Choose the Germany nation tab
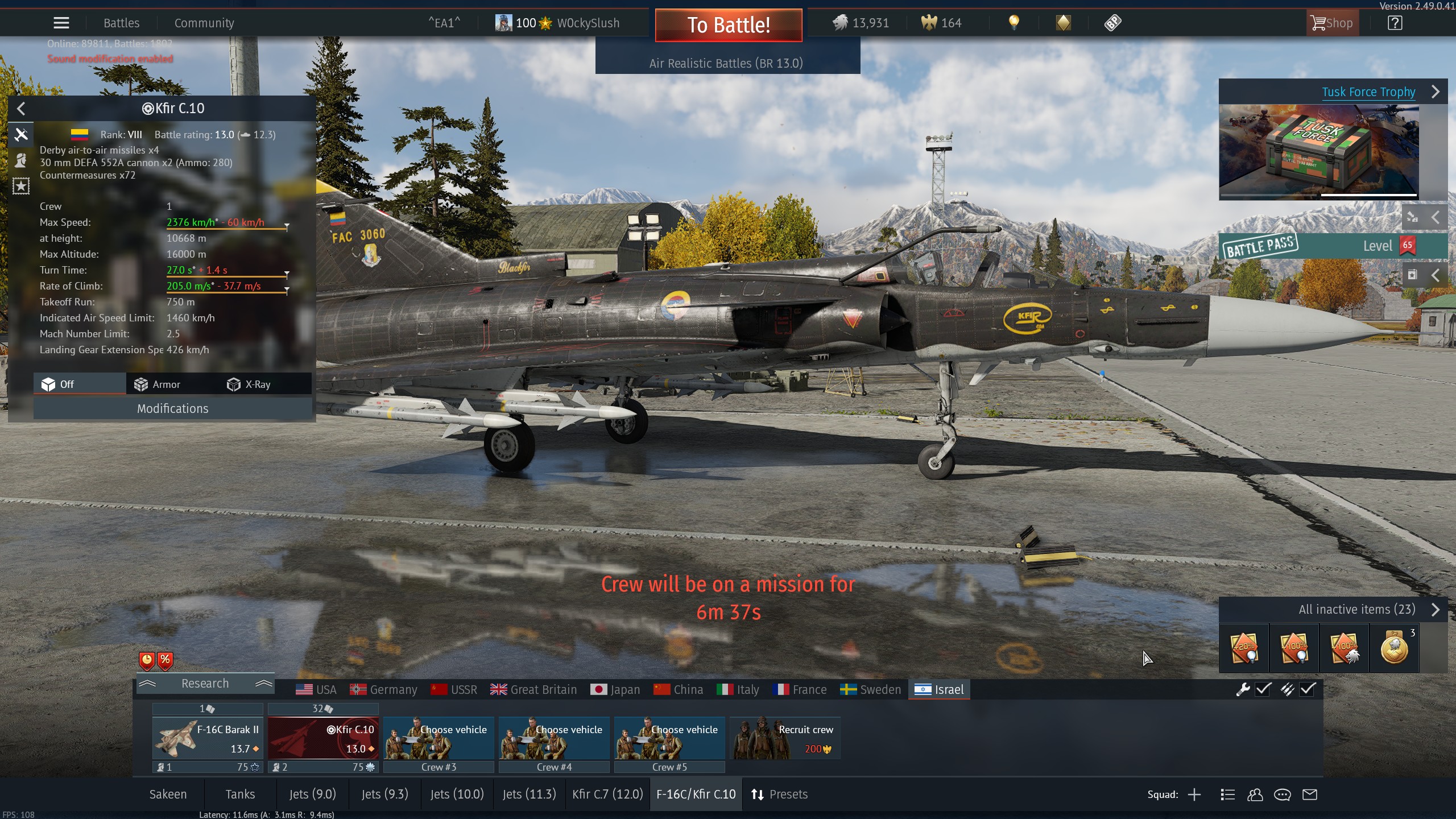 pyautogui.click(x=384, y=689)
